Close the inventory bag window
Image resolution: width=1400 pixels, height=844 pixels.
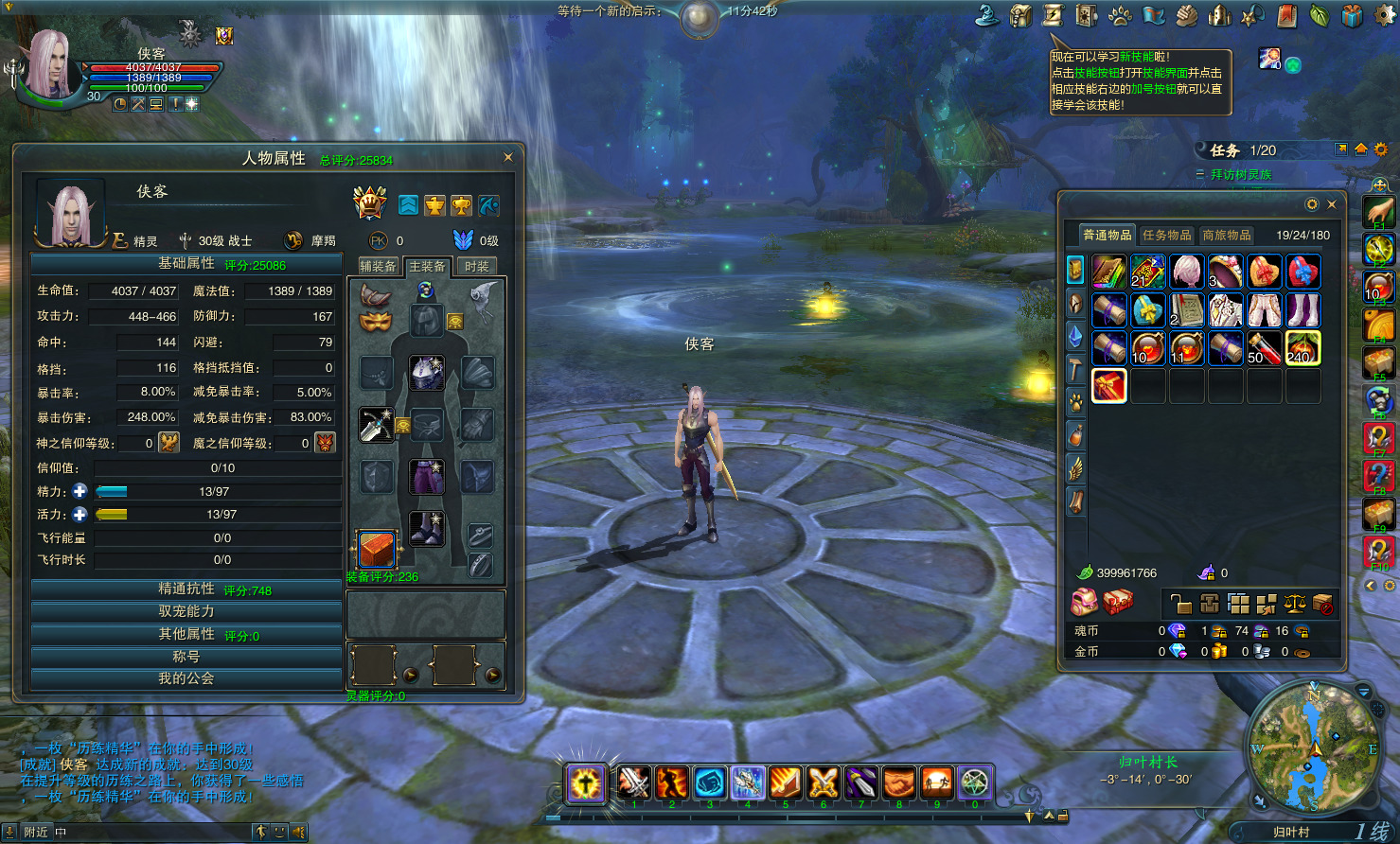coord(1332,204)
